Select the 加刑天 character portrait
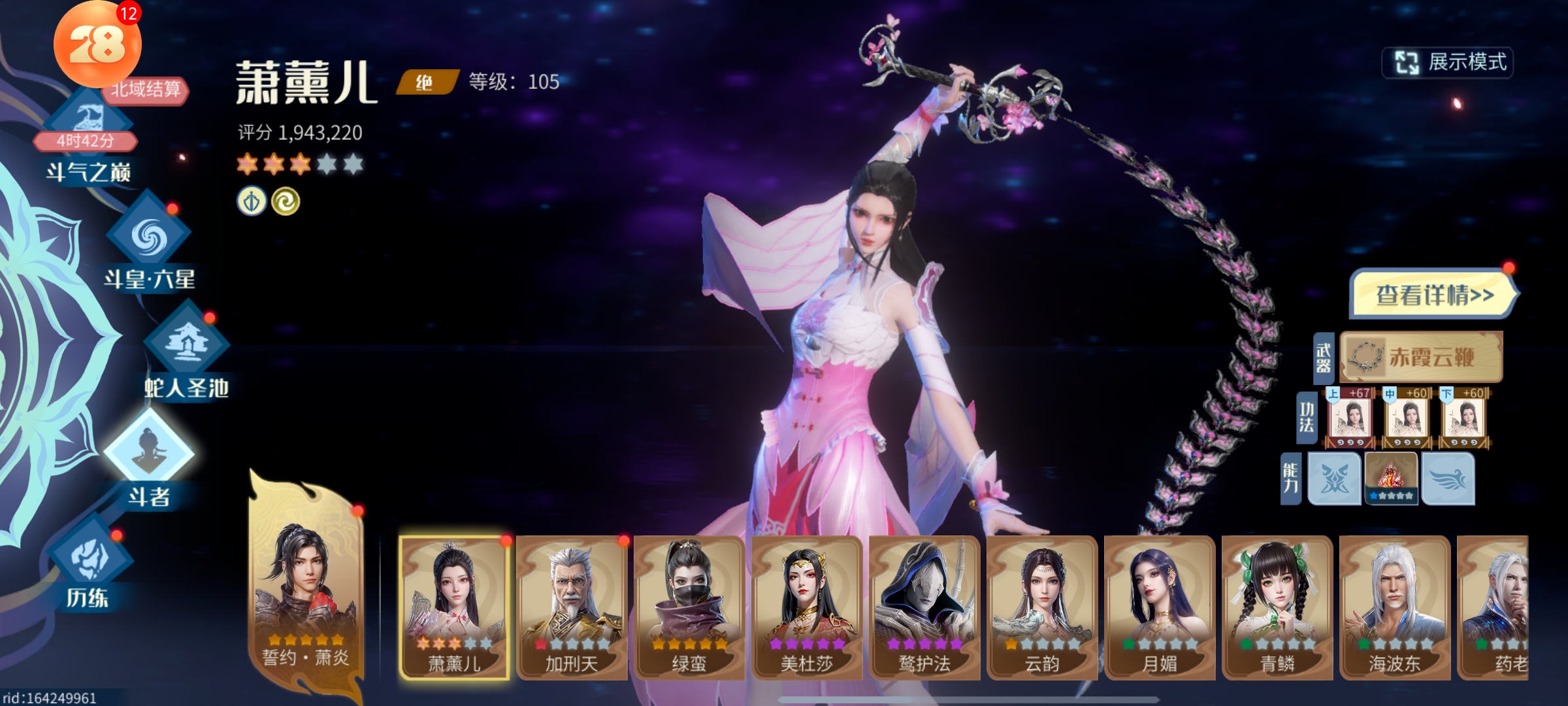The width and height of the screenshot is (1568, 706). coord(572,607)
